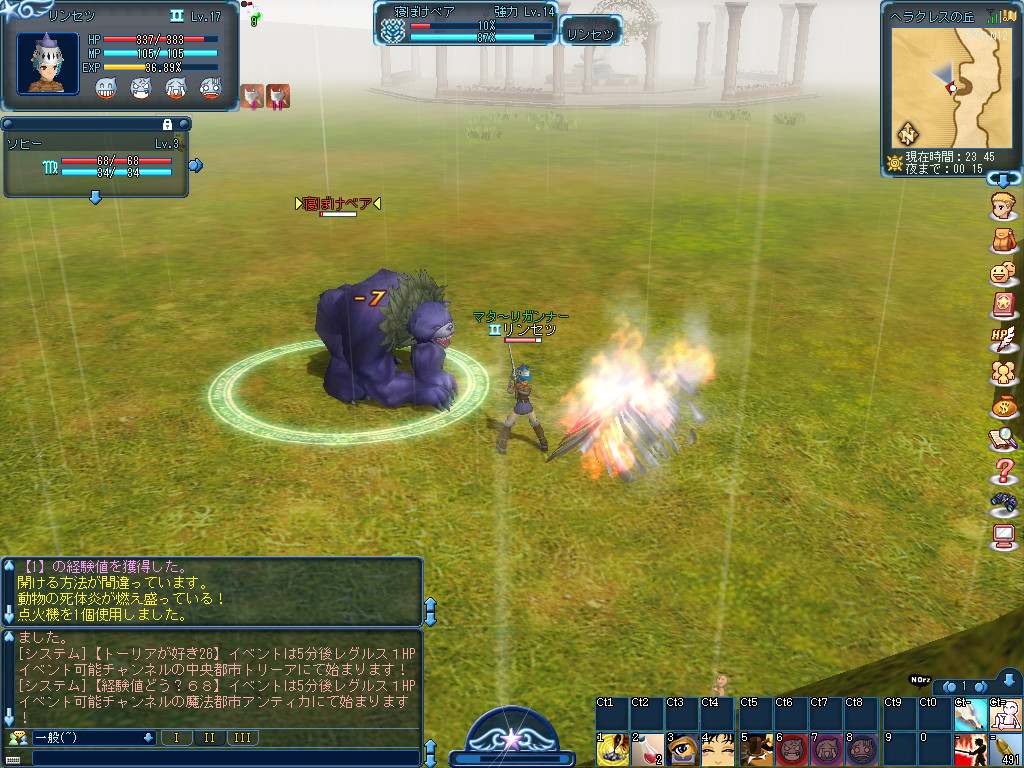Click the chat text input field

[220, 757]
